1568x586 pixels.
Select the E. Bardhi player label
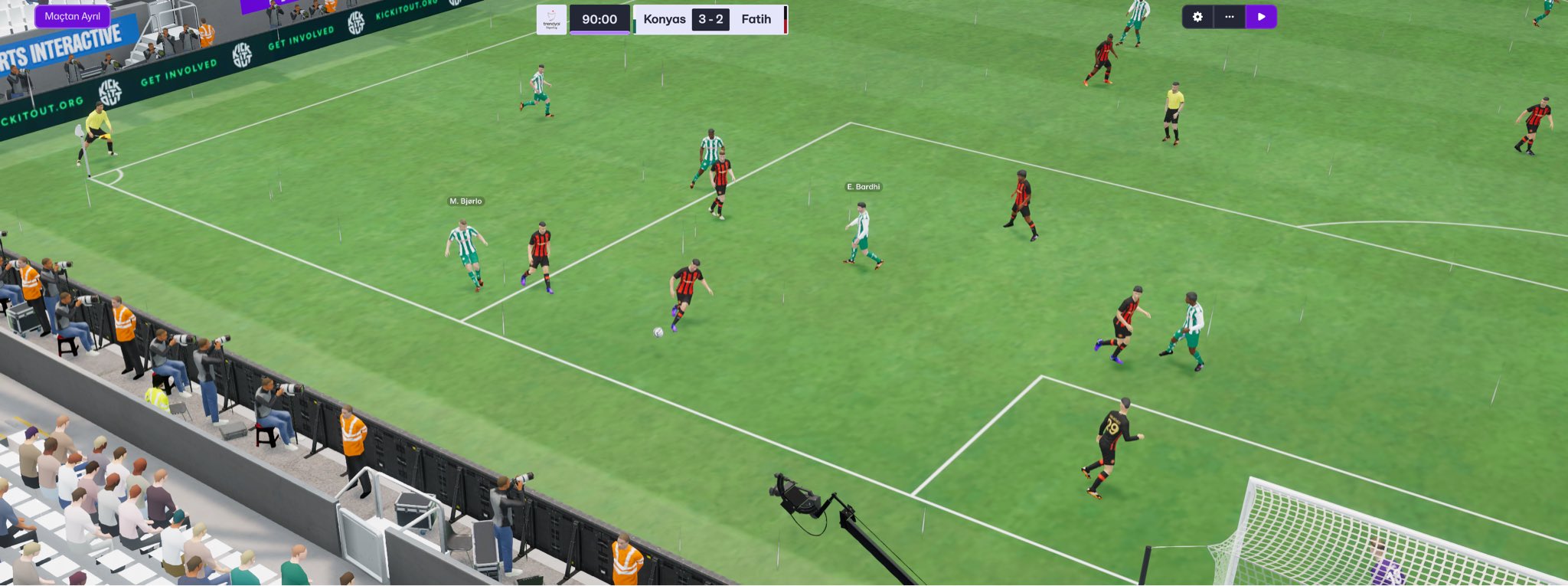tap(863, 187)
